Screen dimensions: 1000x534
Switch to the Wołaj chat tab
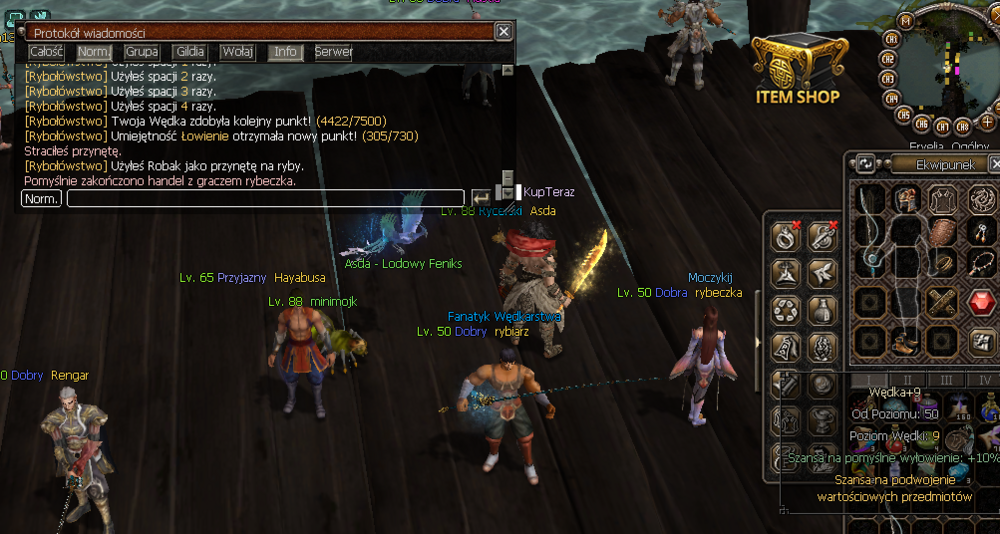pos(237,52)
